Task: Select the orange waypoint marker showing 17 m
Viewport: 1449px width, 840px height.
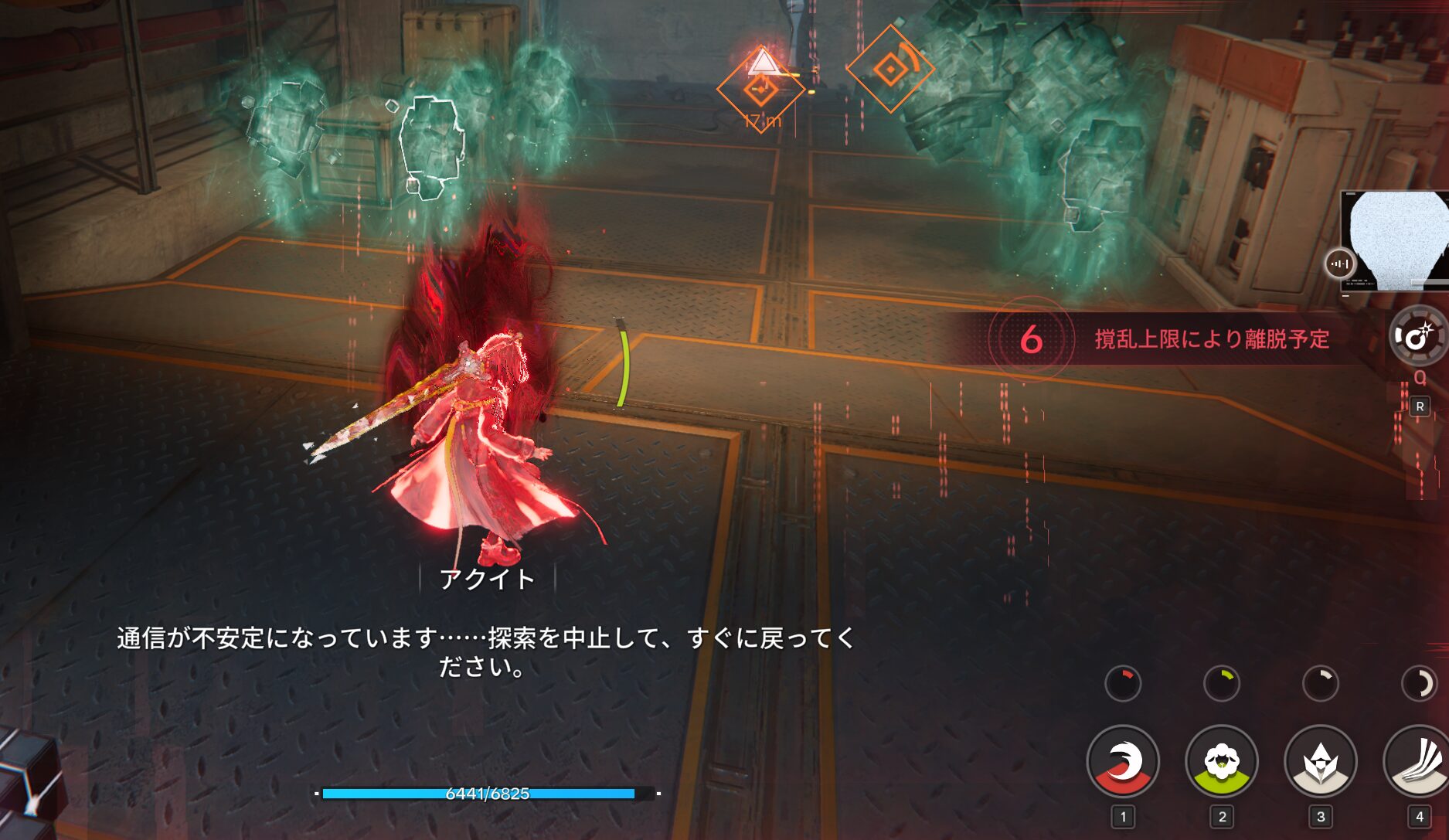Action: click(760, 90)
